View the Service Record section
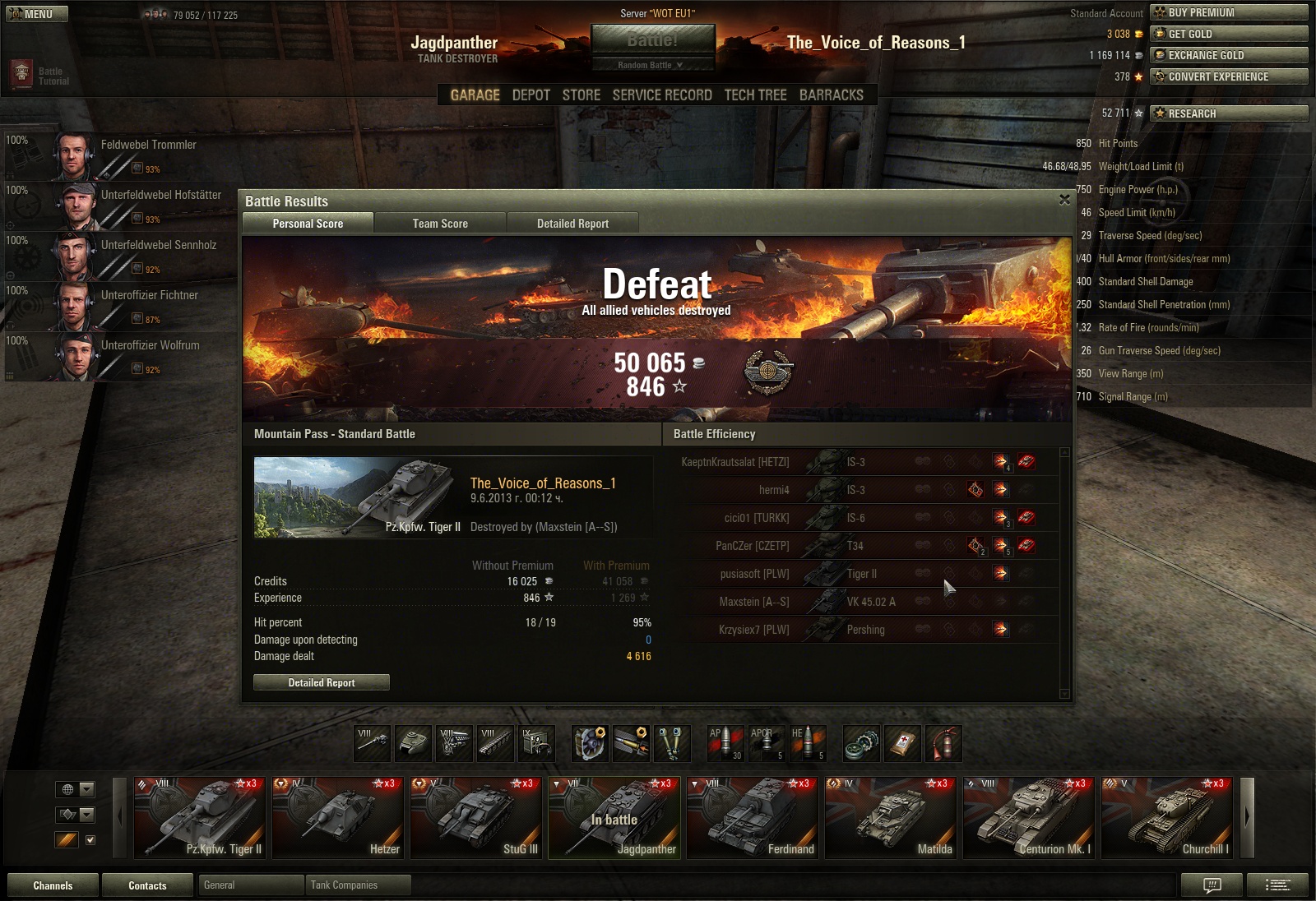Screen dimensions: 1316x901 point(662,95)
